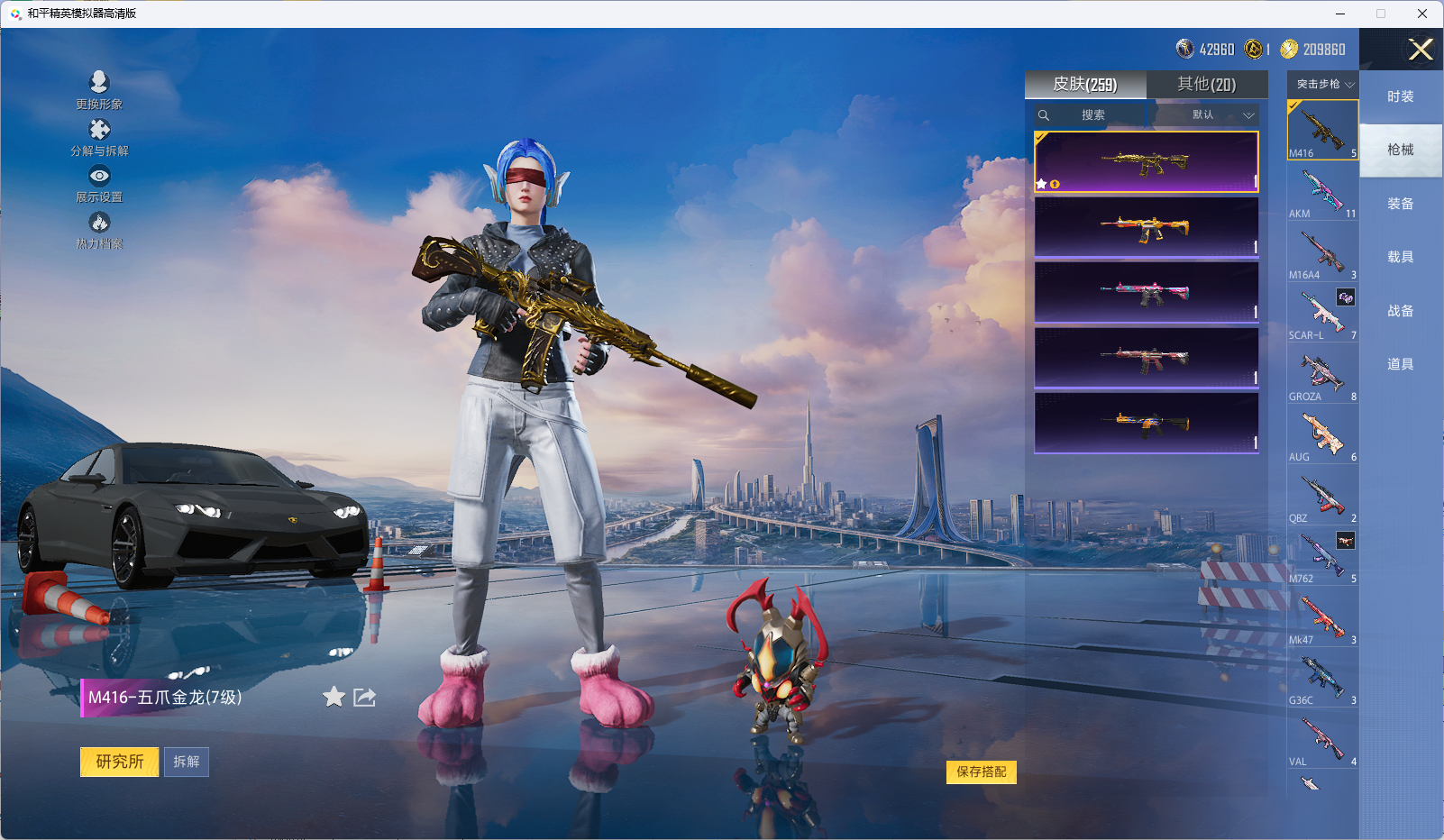The height and width of the screenshot is (840, 1444).
Task: Minimize the emulator window
Action: click(1340, 14)
